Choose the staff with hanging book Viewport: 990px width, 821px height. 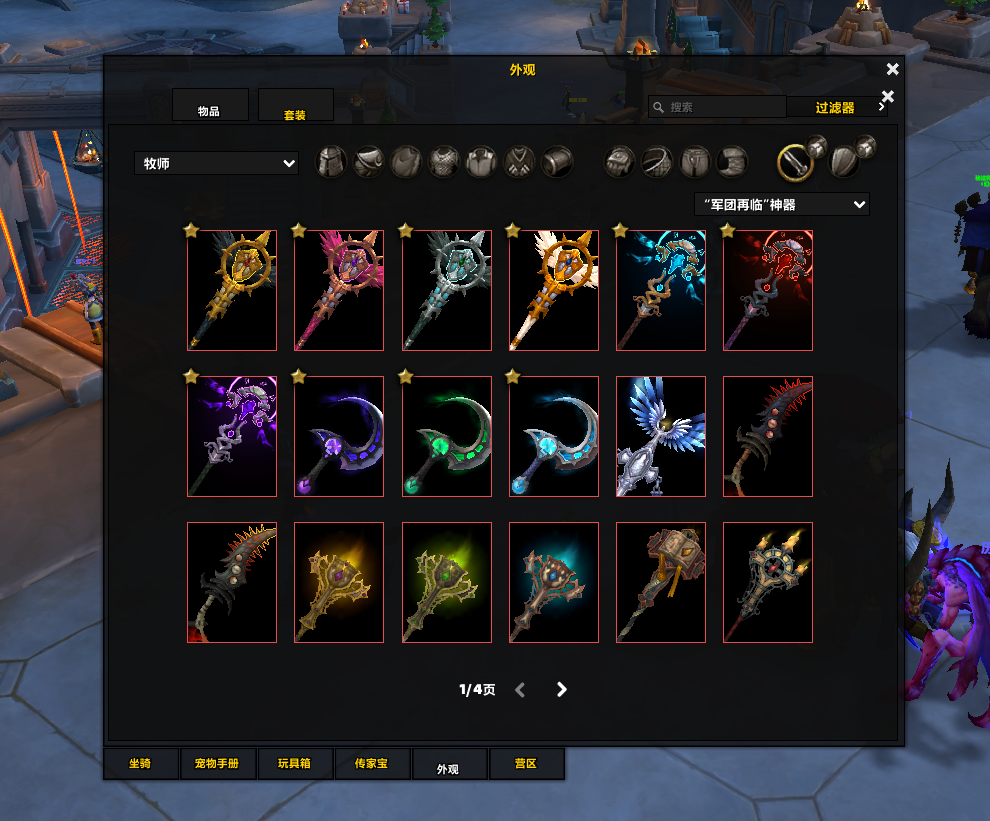tap(661, 582)
